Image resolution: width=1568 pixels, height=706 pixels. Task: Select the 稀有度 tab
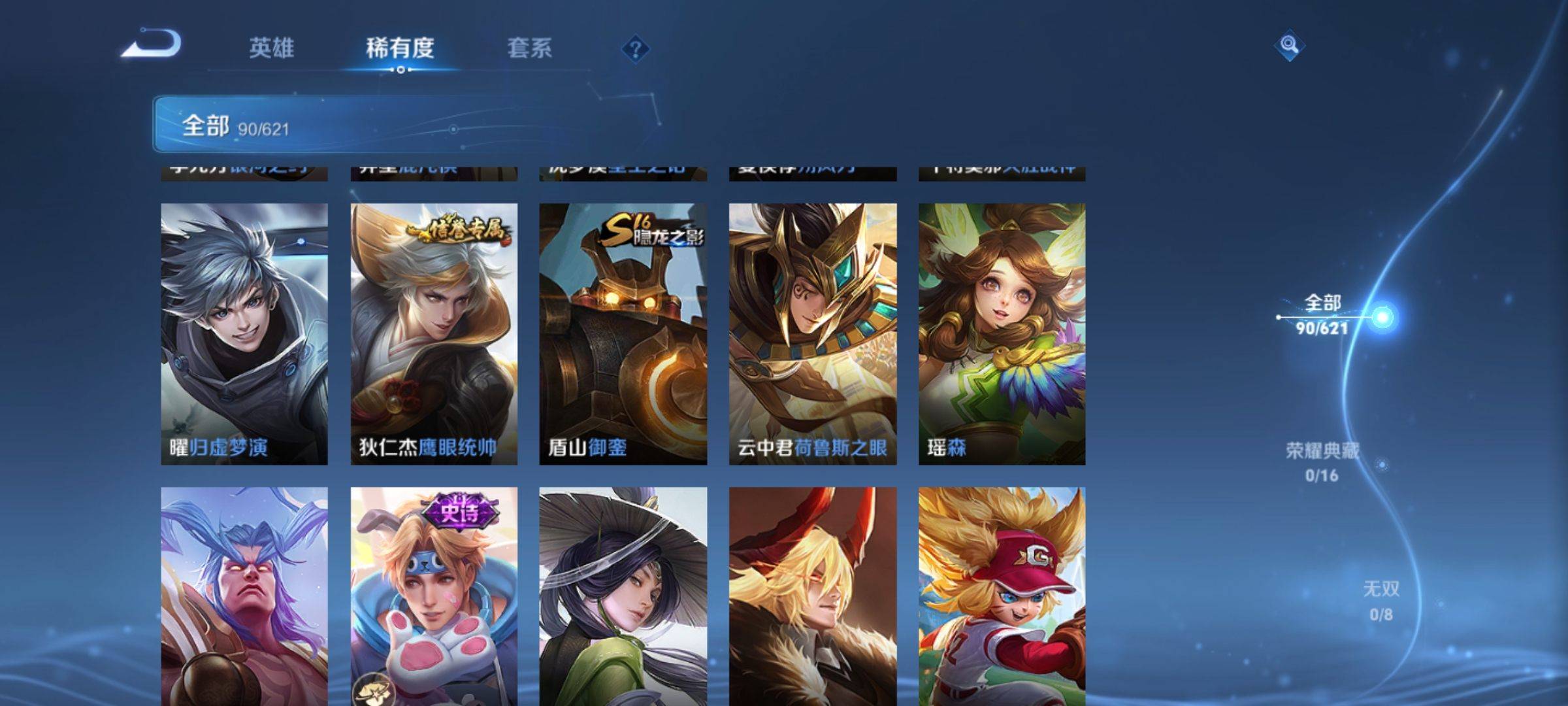[400, 48]
